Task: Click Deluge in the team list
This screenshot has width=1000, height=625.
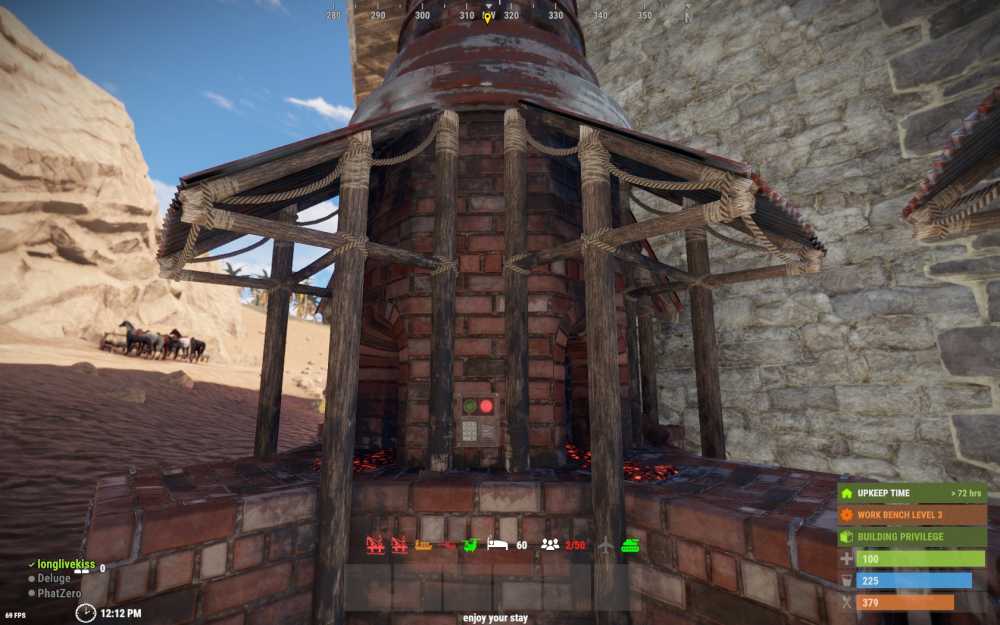Action: point(54,578)
